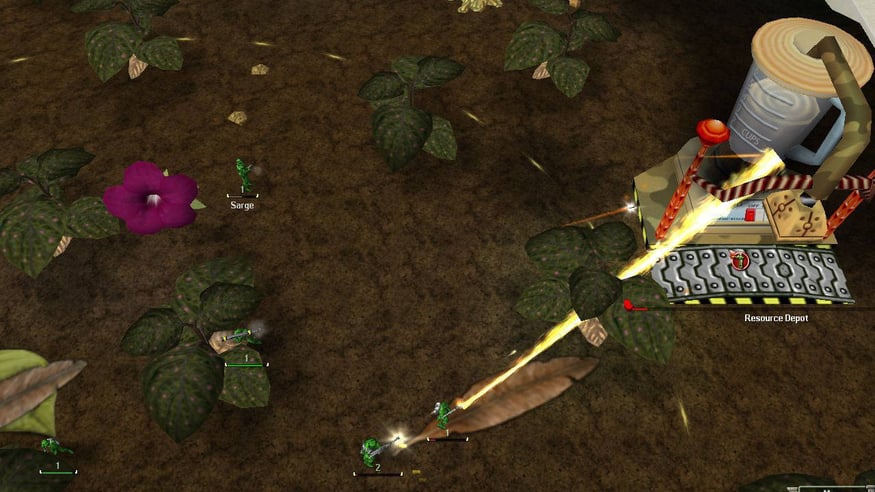The image size is (875, 492).
Task: Select the soldier labeled 2
Action: [372, 451]
